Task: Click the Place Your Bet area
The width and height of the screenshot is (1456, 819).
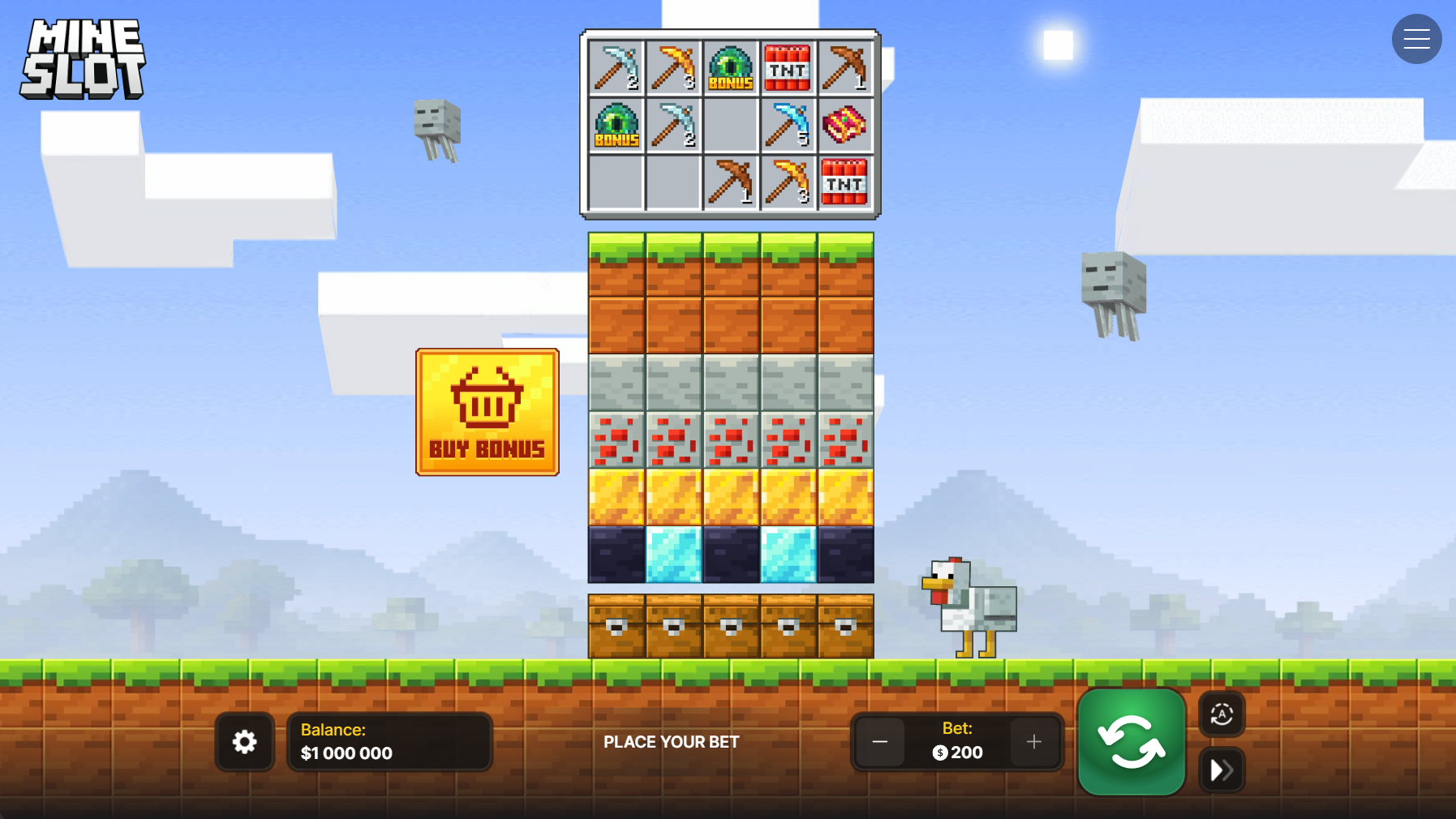Action: [x=671, y=741]
